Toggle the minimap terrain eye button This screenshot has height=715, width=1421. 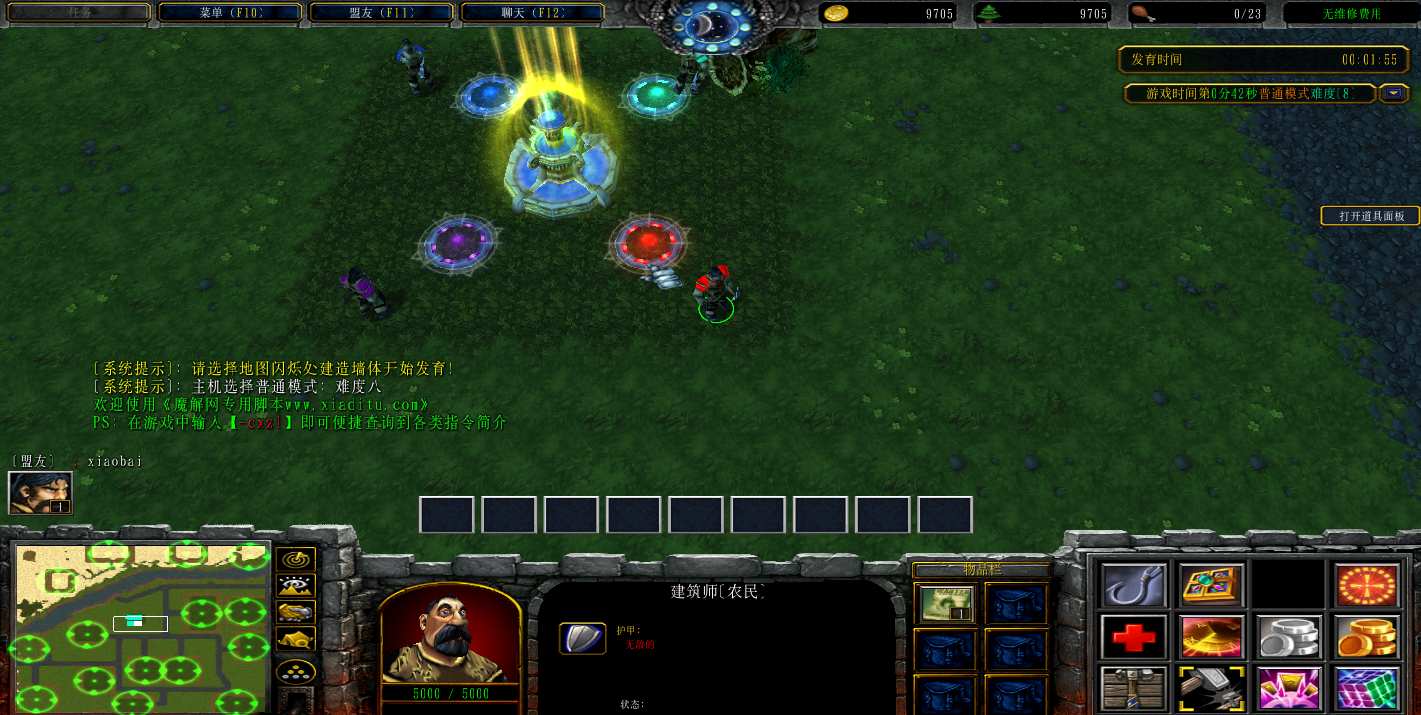tap(296, 587)
